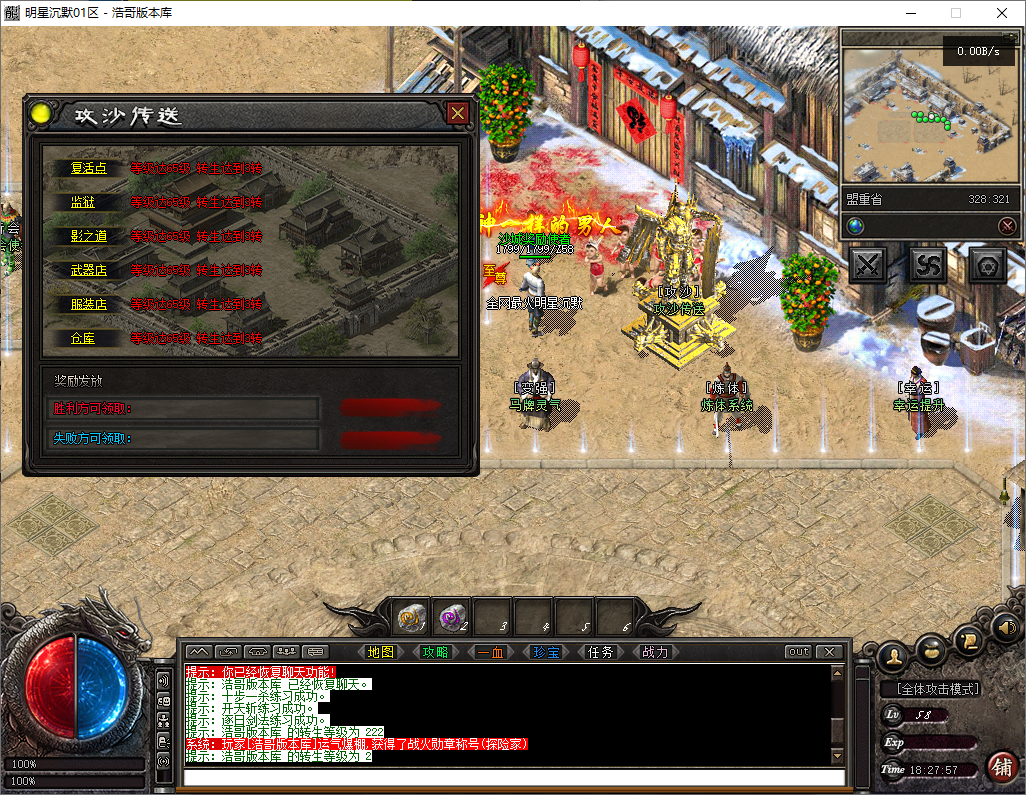The width and height of the screenshot is (1026, 795).
Task: Activate the crossed swords stone button
Action: tap(868, 265)
